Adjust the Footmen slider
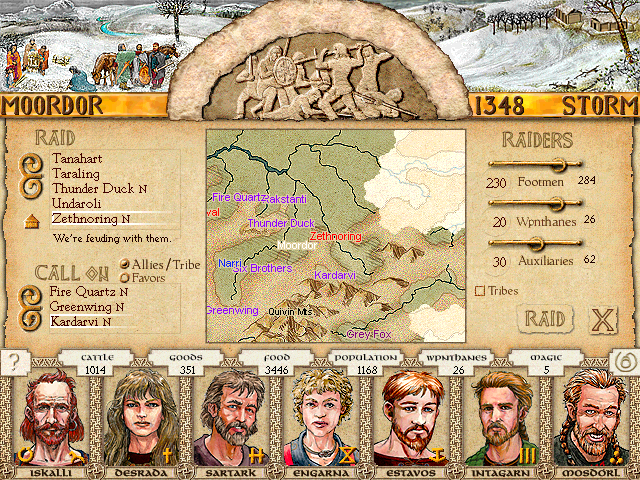Image resolution: width=640 pixels, height=480 pixels. (x=556, y=165)
